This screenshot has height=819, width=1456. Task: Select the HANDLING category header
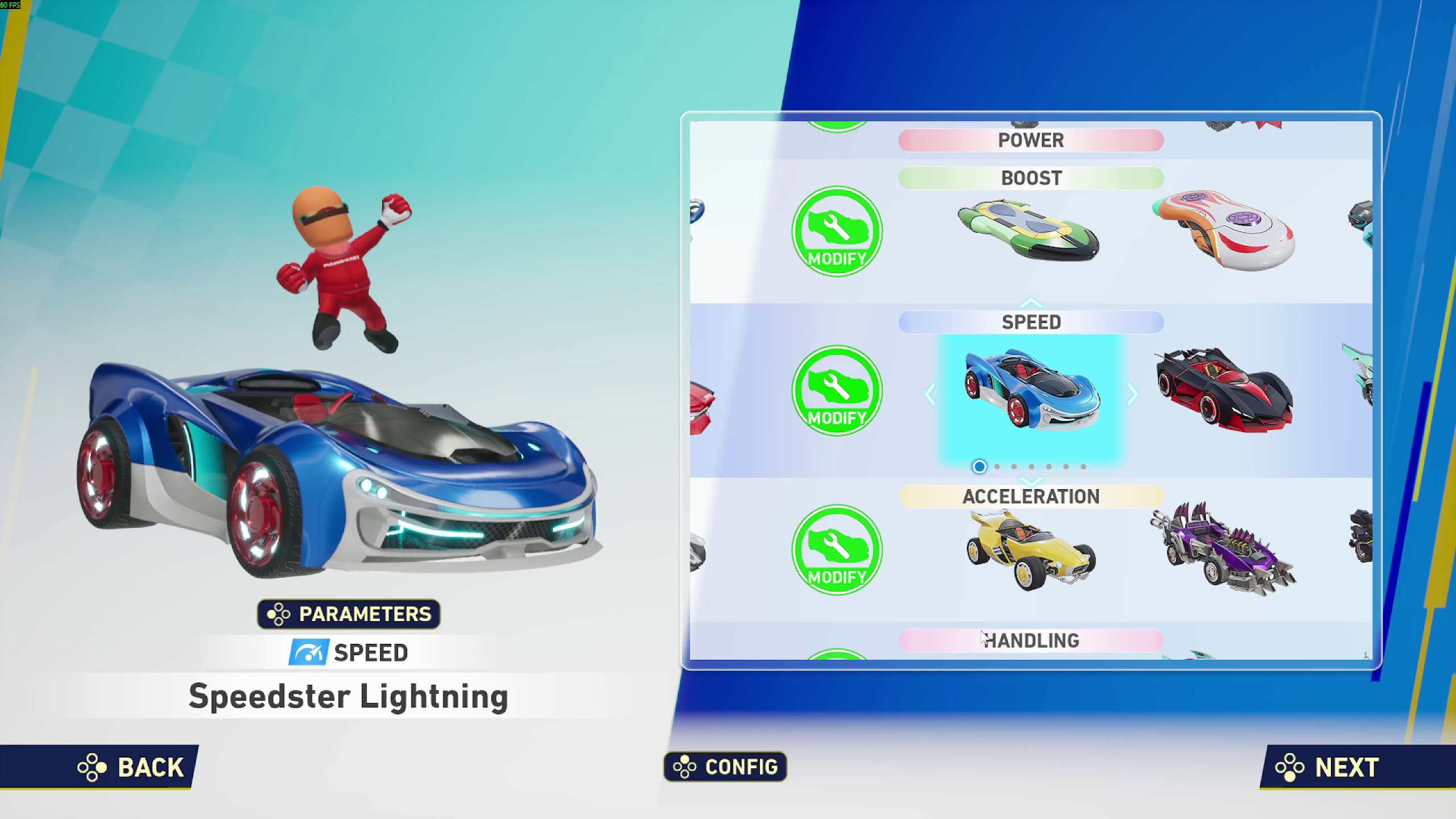point(1031,639)
